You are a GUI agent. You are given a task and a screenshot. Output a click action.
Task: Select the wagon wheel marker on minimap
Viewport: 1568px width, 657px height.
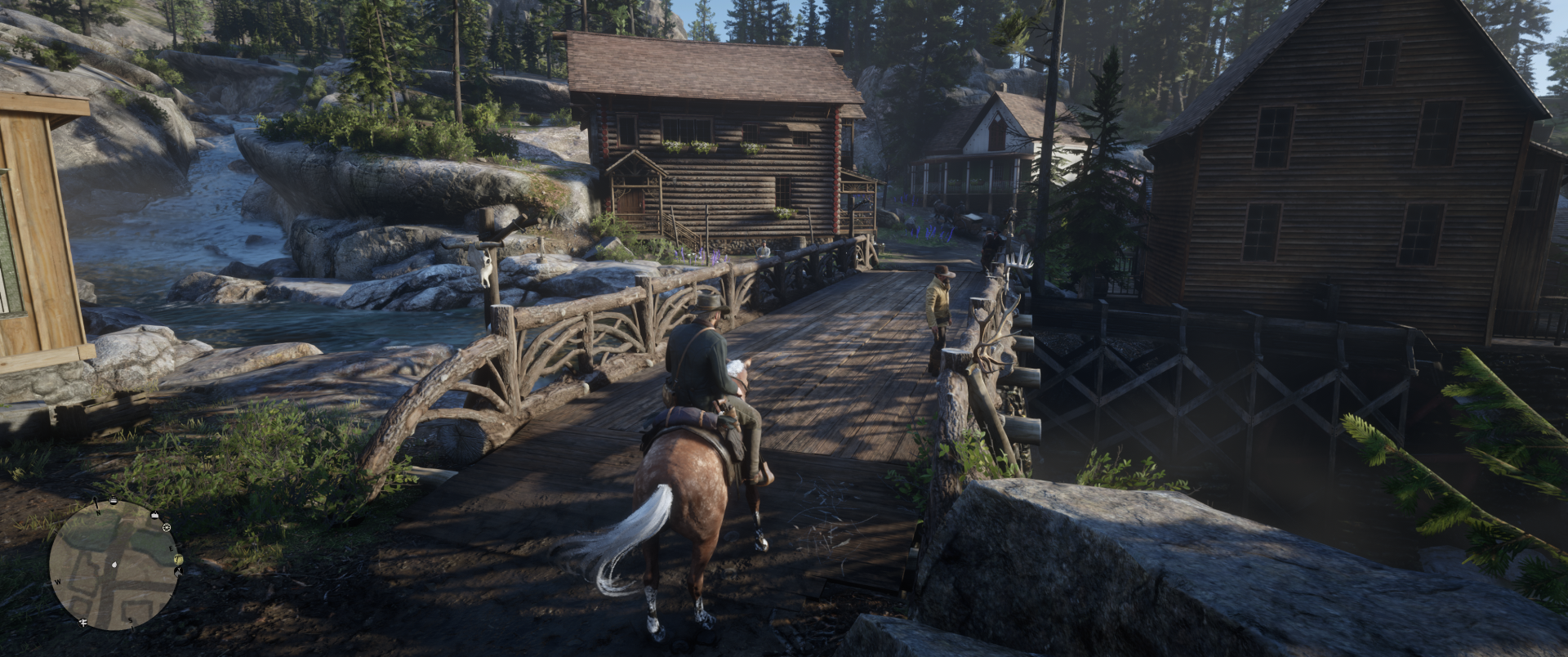tap(167, 528)
